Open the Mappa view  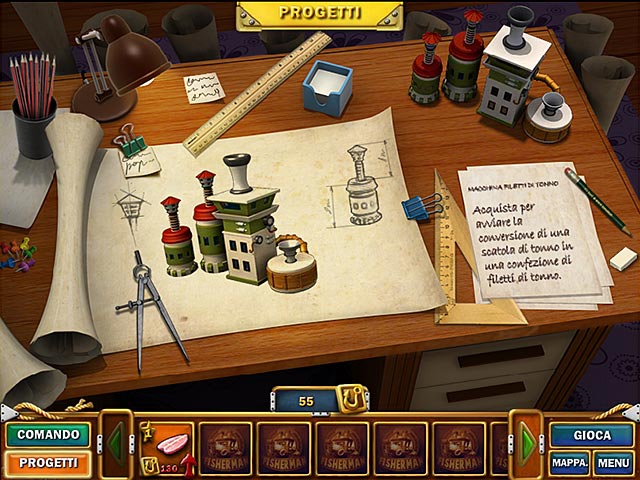pos(569,463)
